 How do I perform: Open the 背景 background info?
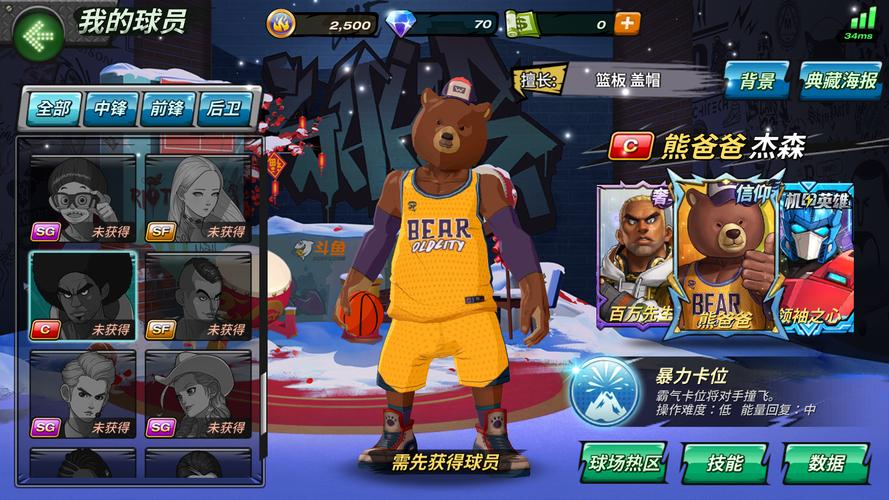pos(758,81)
